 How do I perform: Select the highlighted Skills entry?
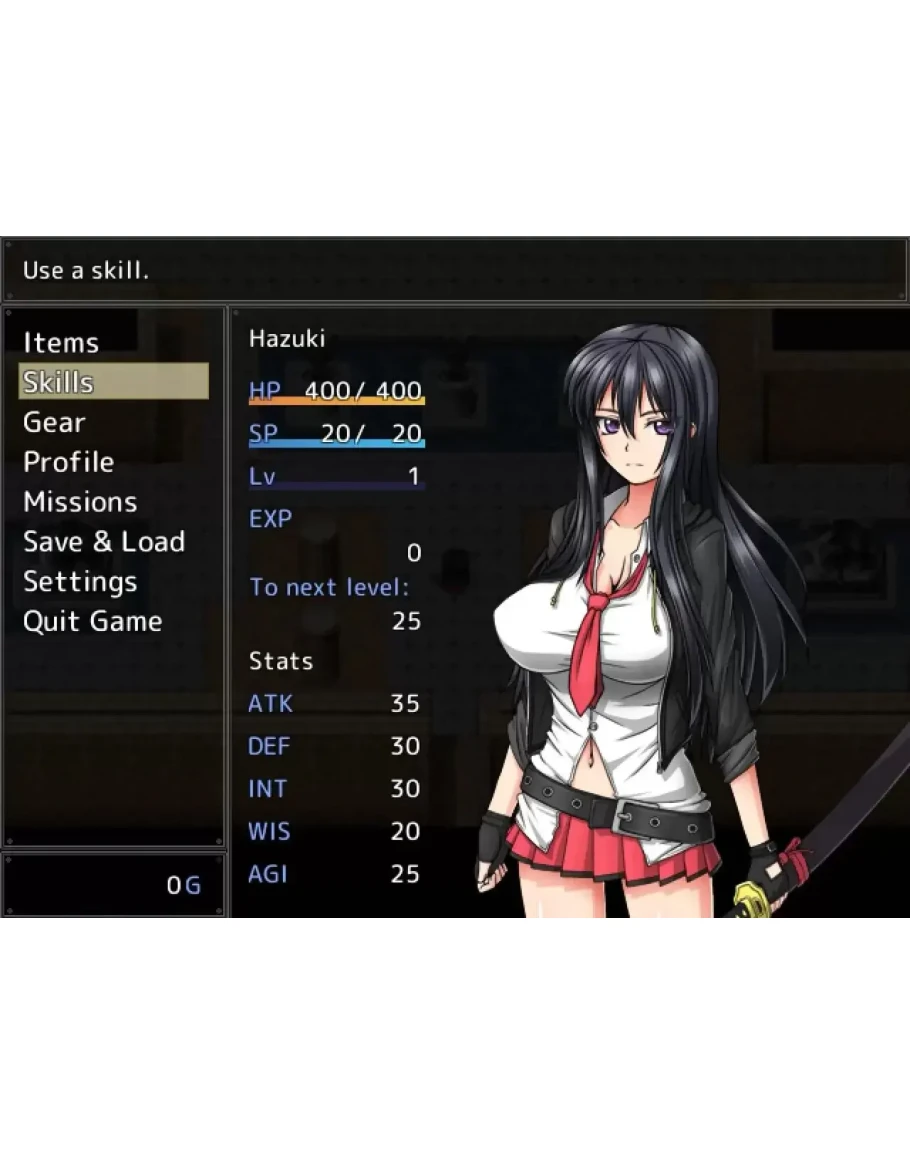(x=113, y=382)
